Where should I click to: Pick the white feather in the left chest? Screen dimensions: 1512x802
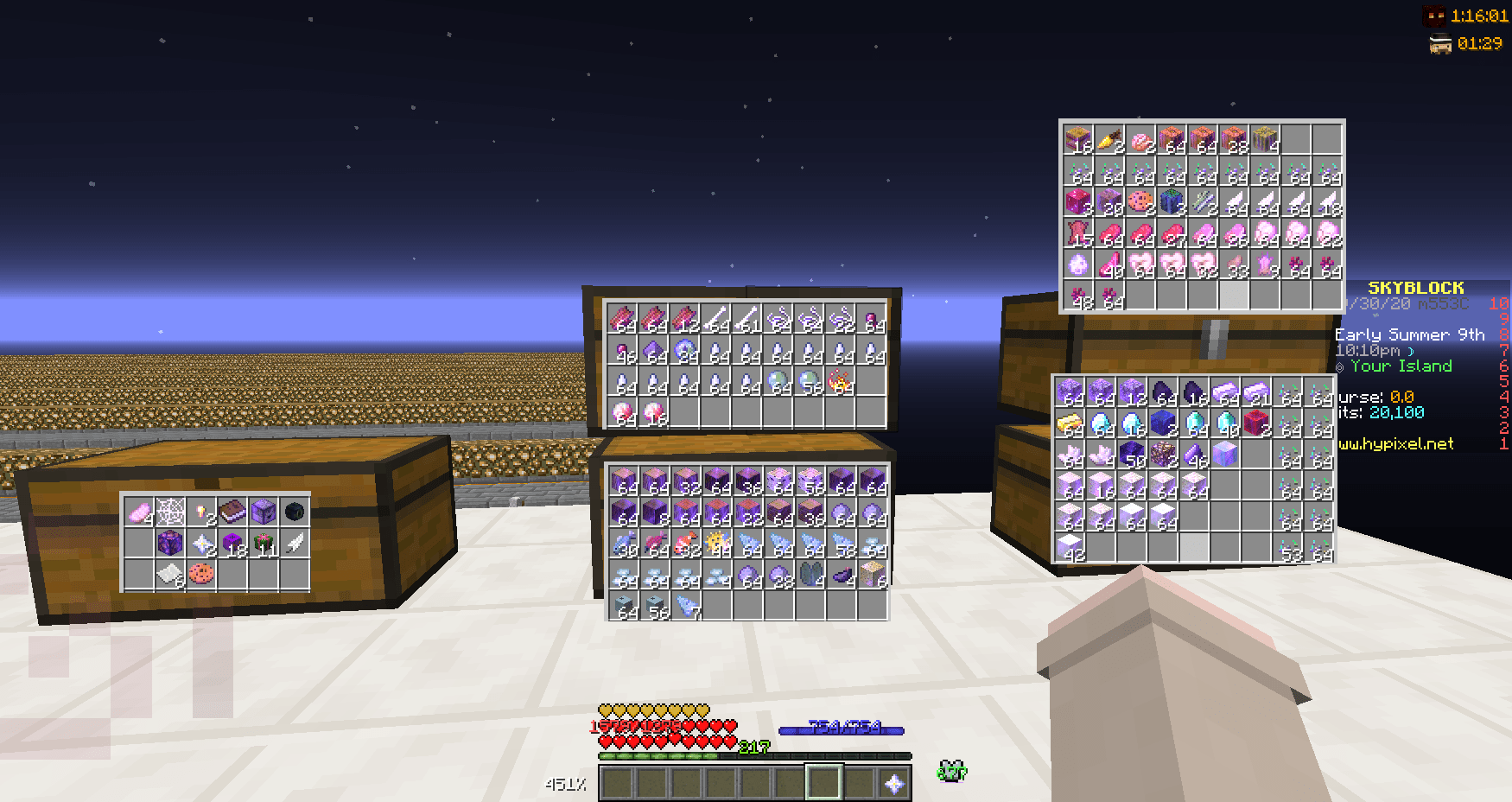click(x=294, y=543)
